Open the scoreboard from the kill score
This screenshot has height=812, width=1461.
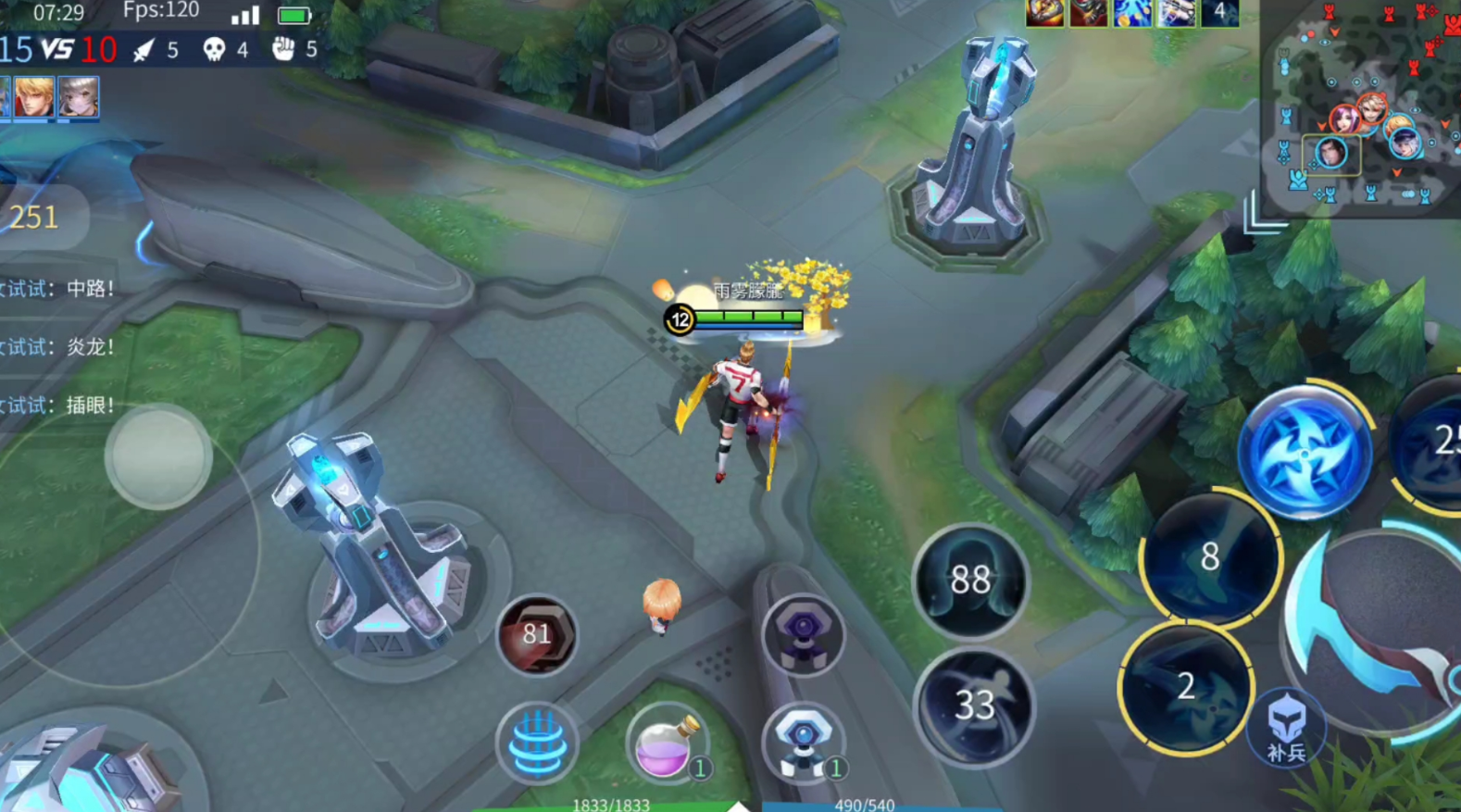[58, 49]
